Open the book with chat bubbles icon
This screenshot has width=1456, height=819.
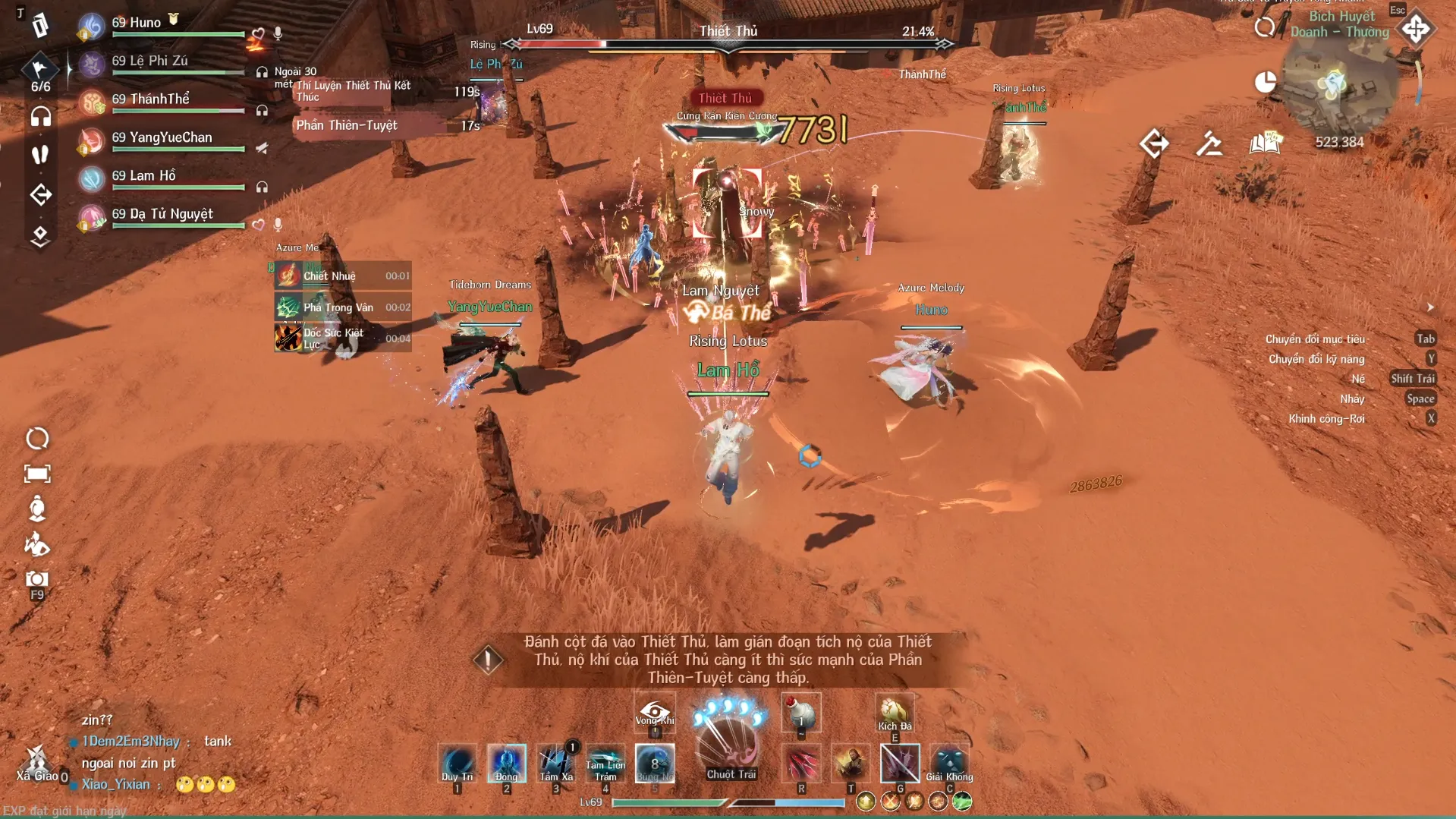pos(1265,143)
